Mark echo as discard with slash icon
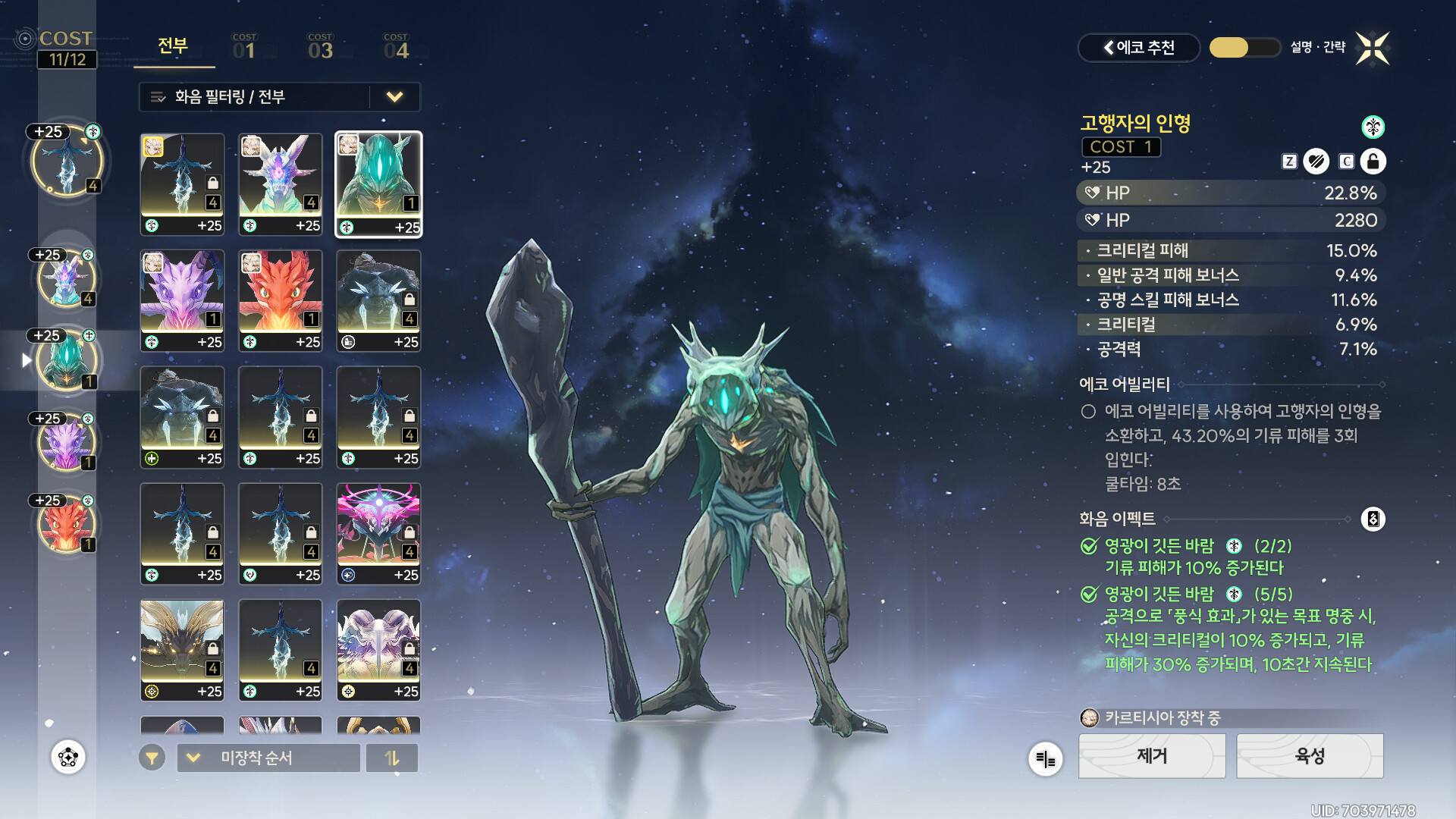 (1316, 162)
